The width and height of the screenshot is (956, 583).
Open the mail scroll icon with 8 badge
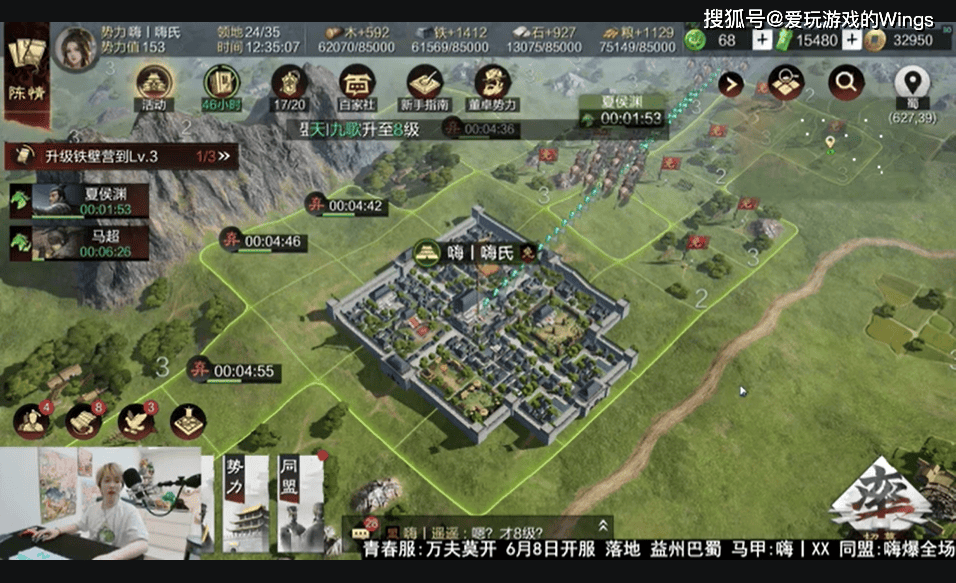click(x=84, y=422)
